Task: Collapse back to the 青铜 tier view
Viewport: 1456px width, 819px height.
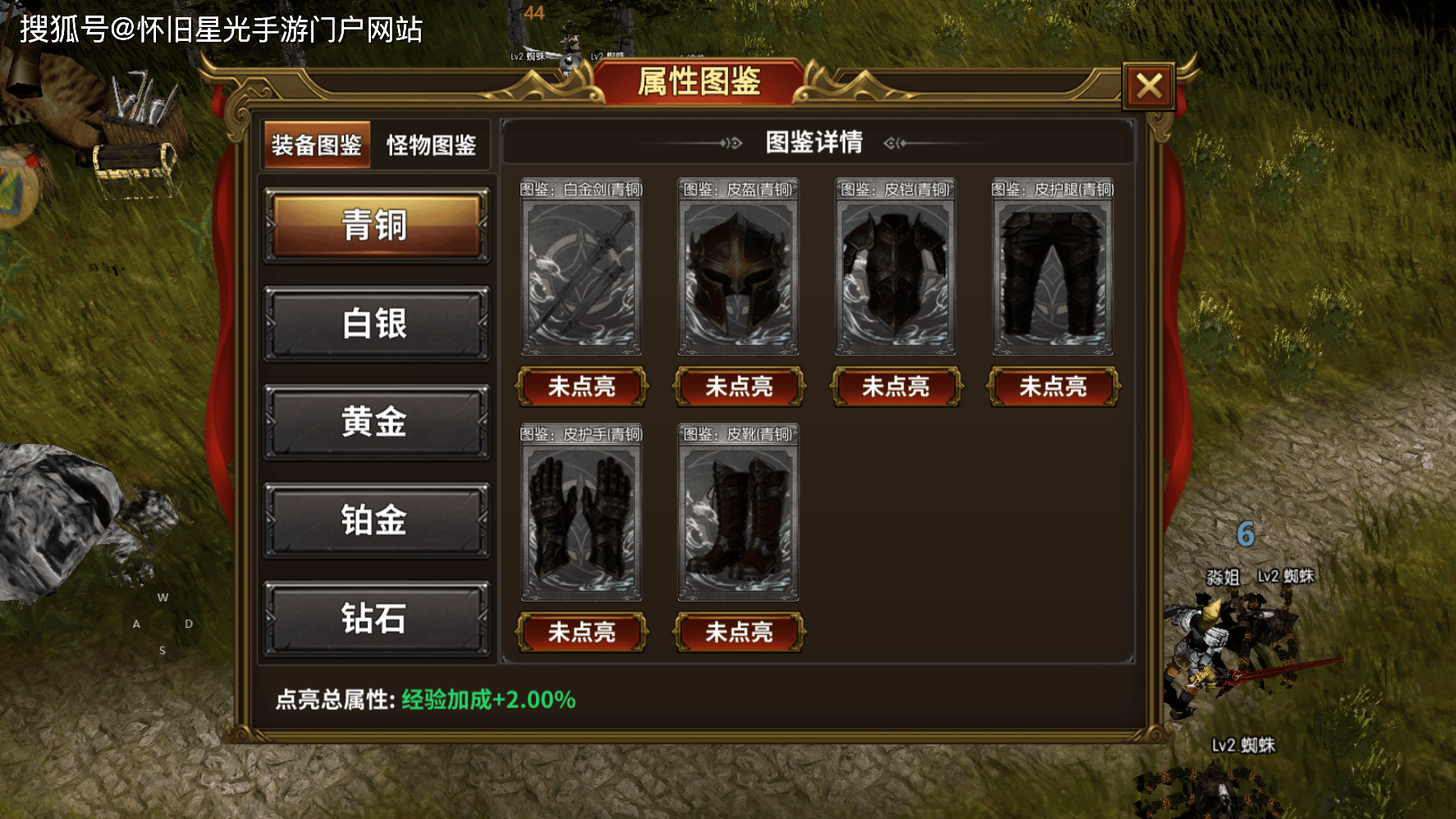Action: coord(376,226)
